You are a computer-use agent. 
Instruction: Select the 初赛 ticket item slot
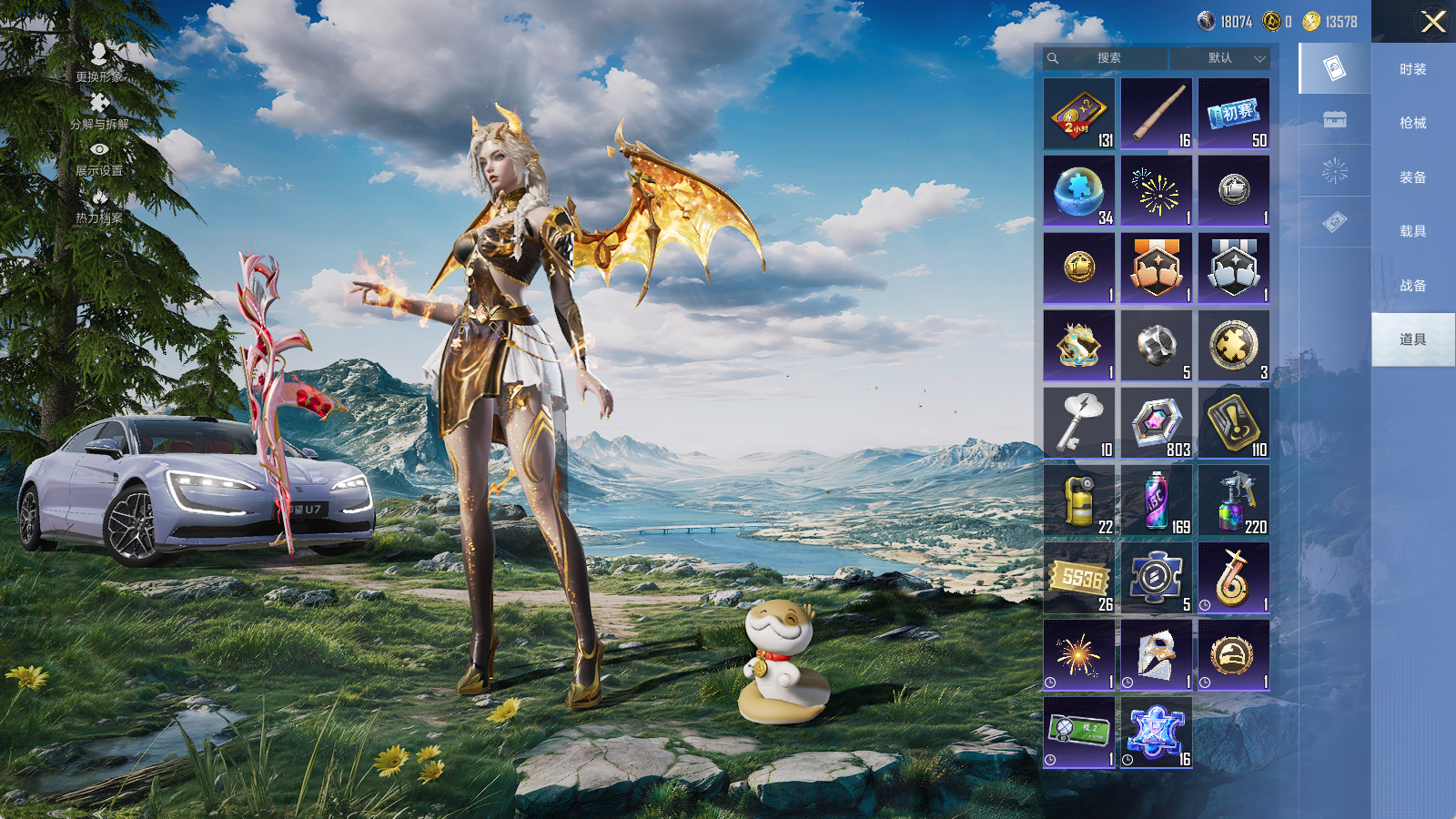pyautogui.click(x=1234, y=114)
